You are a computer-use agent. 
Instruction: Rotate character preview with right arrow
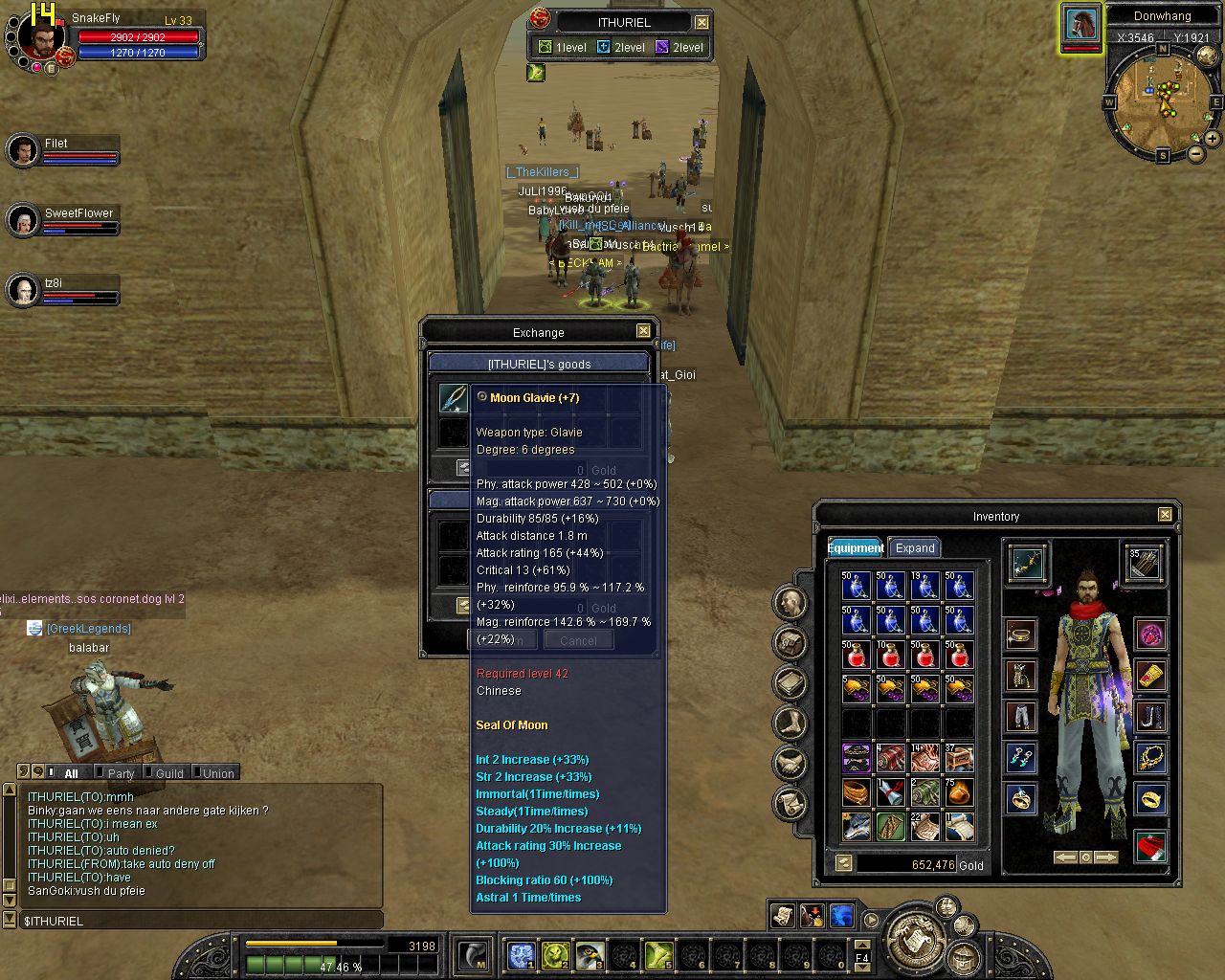(x=1106, y=857)
